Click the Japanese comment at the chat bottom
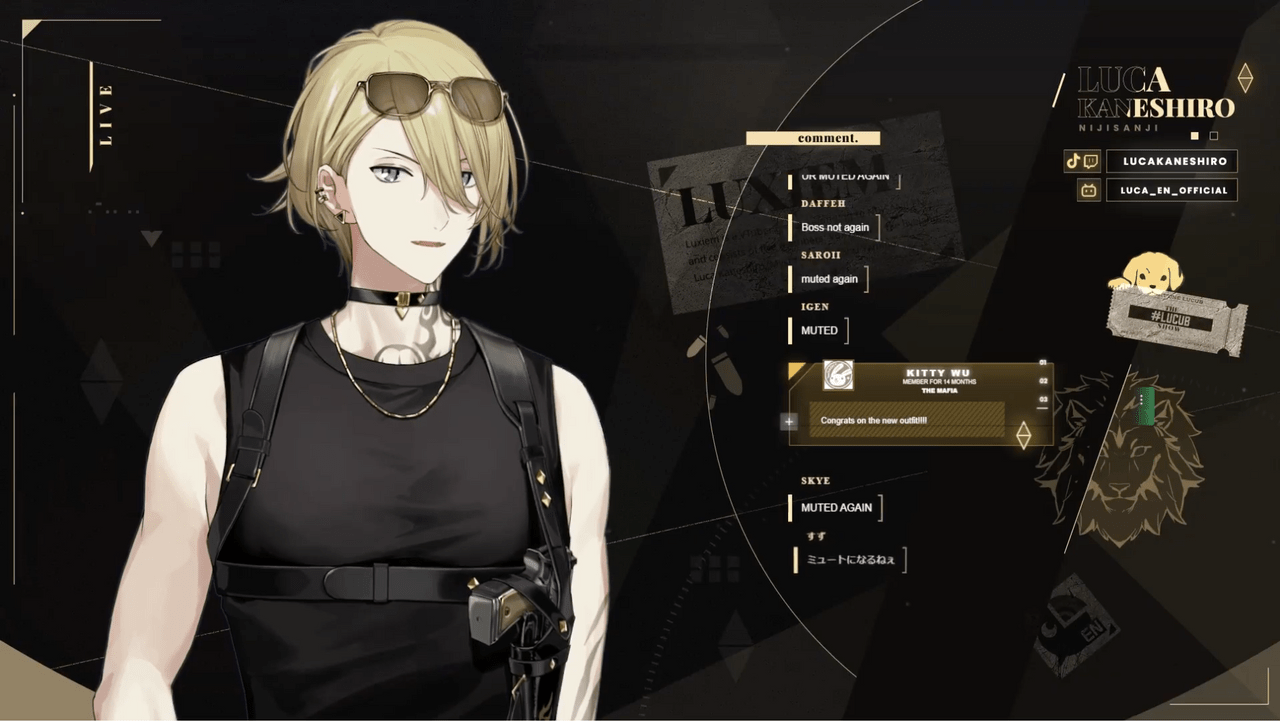The image size is (1280, 722). 849,560
